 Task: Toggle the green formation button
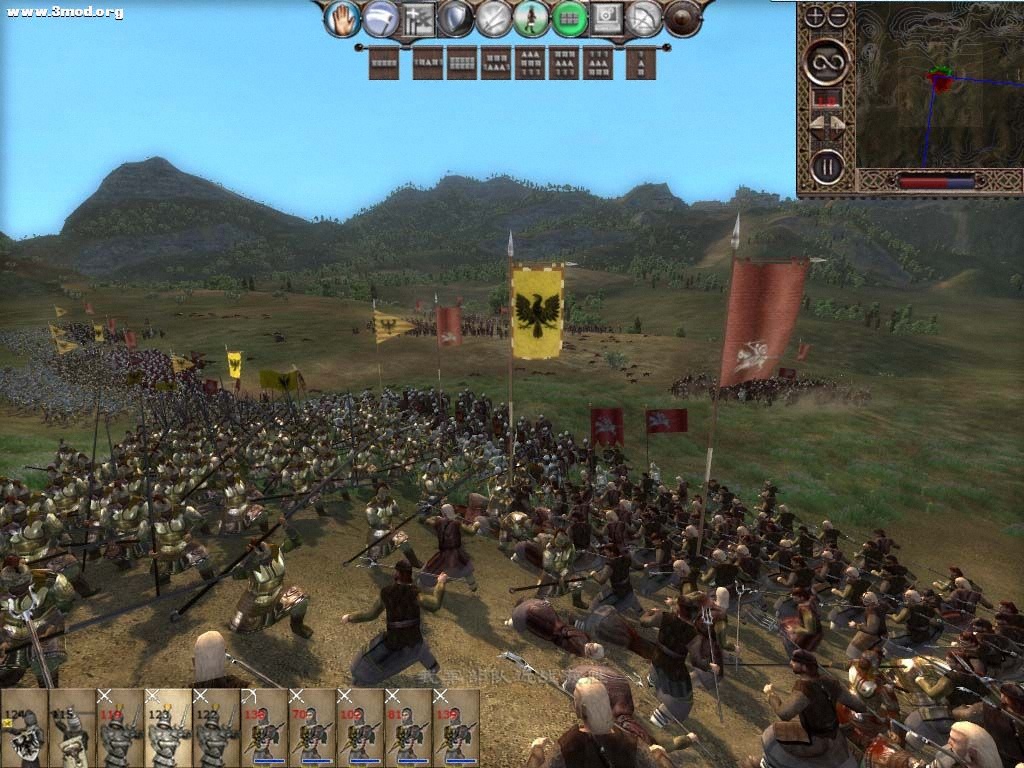click(x=569, y=18)
